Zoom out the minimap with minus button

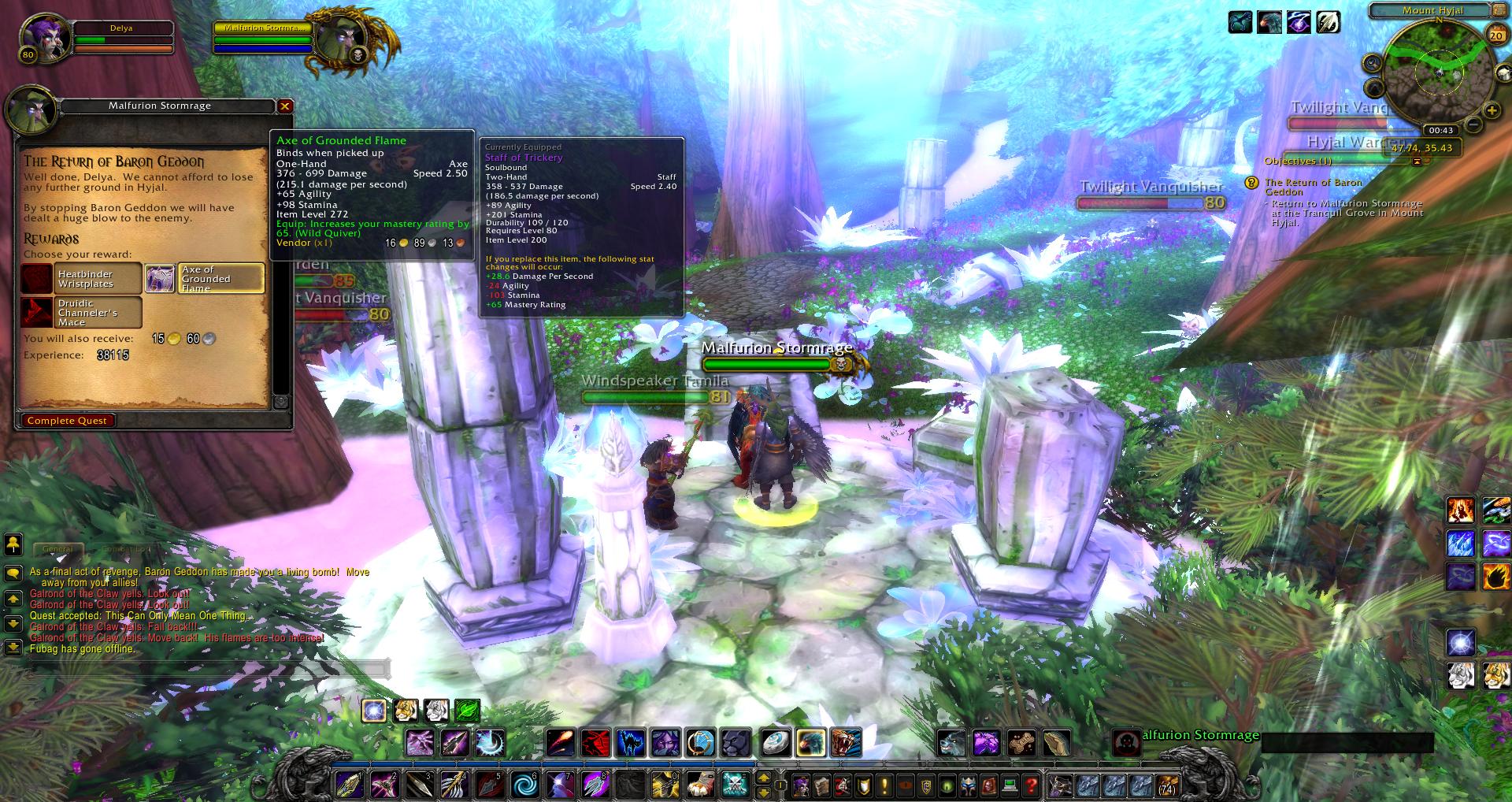[1470, 125]
